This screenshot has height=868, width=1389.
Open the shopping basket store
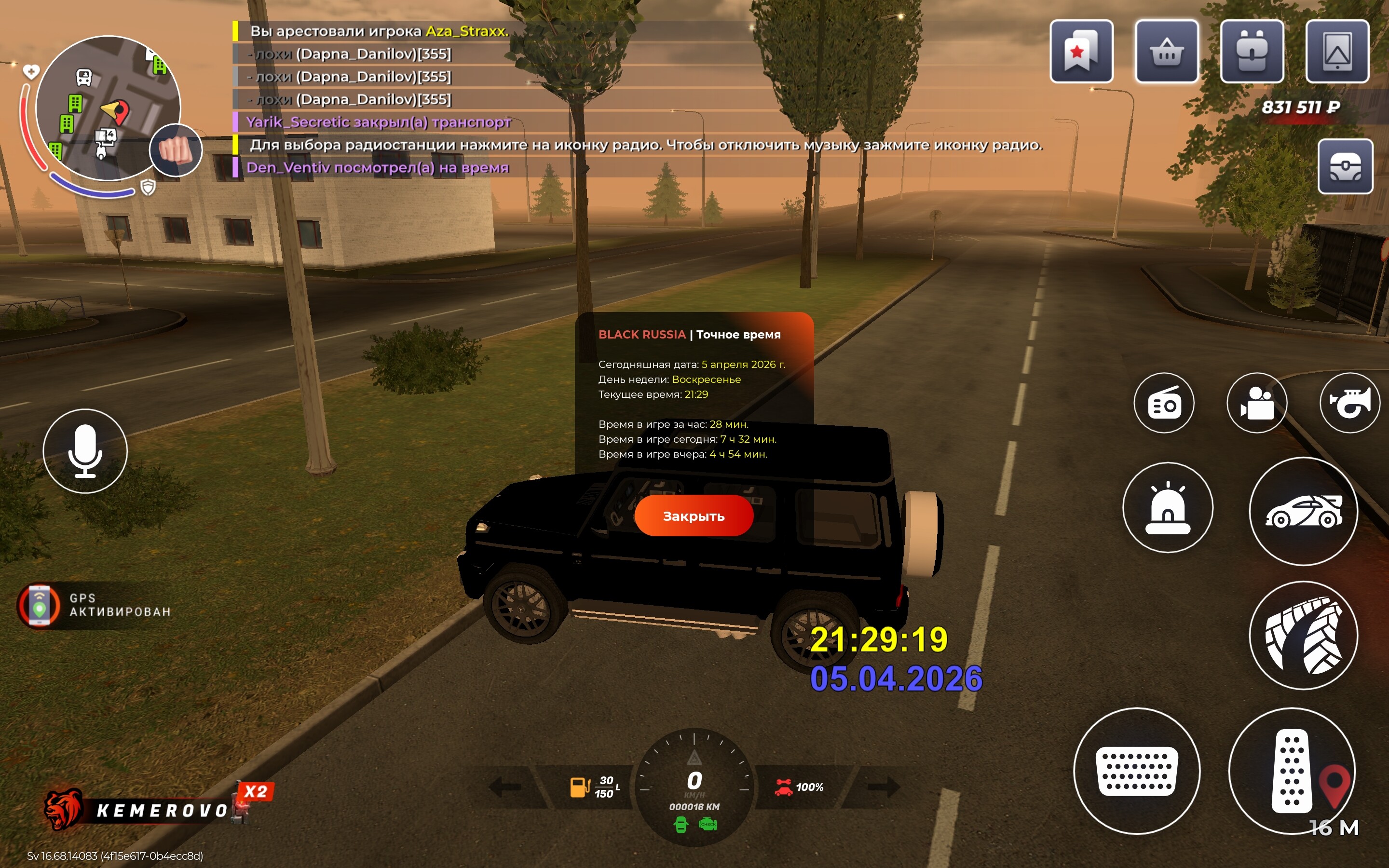(1166, 52)
